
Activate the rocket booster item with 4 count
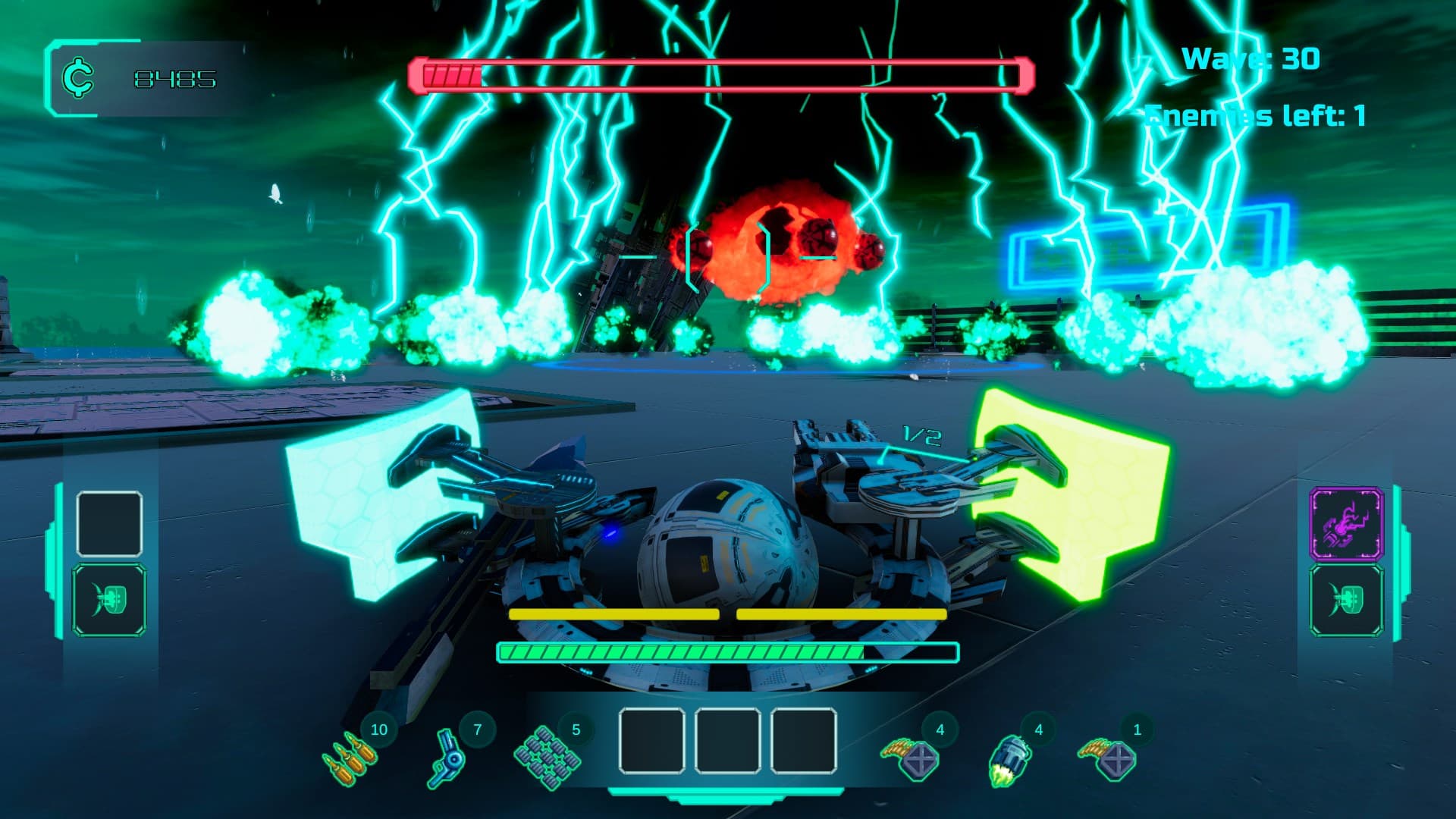[1009, 758]
